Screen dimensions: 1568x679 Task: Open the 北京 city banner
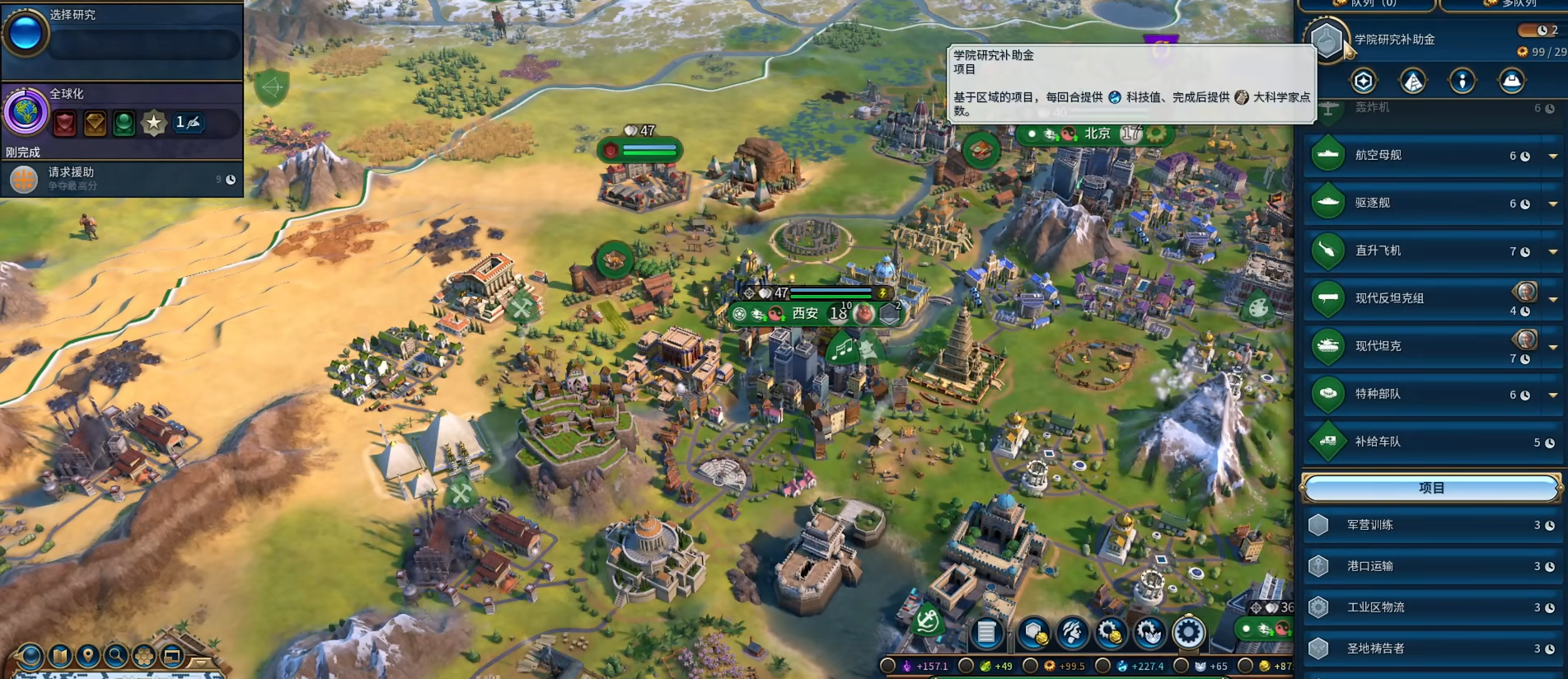coord(1097,133)
